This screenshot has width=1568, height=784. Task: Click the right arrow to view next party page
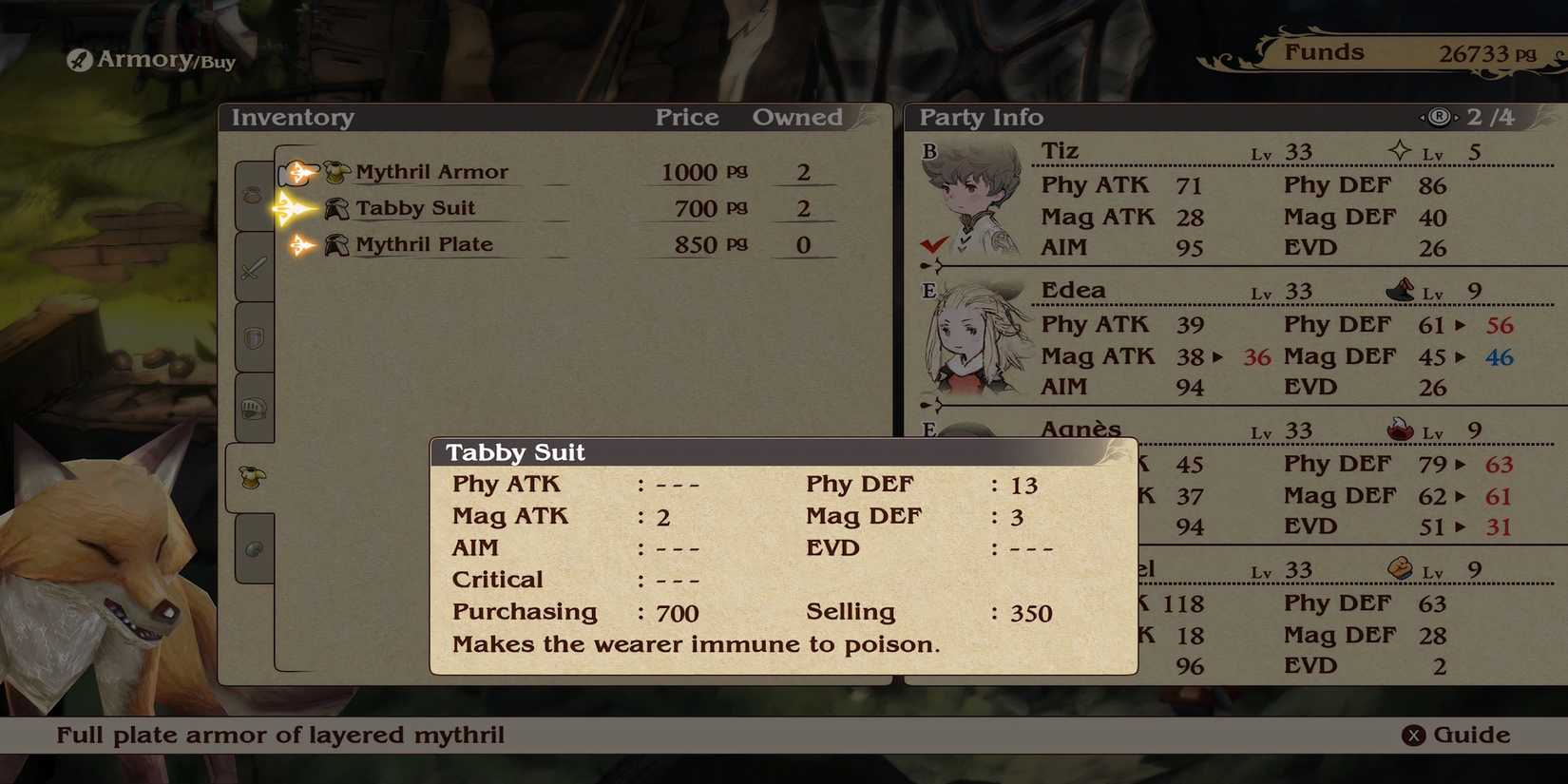pos(1457,117)
